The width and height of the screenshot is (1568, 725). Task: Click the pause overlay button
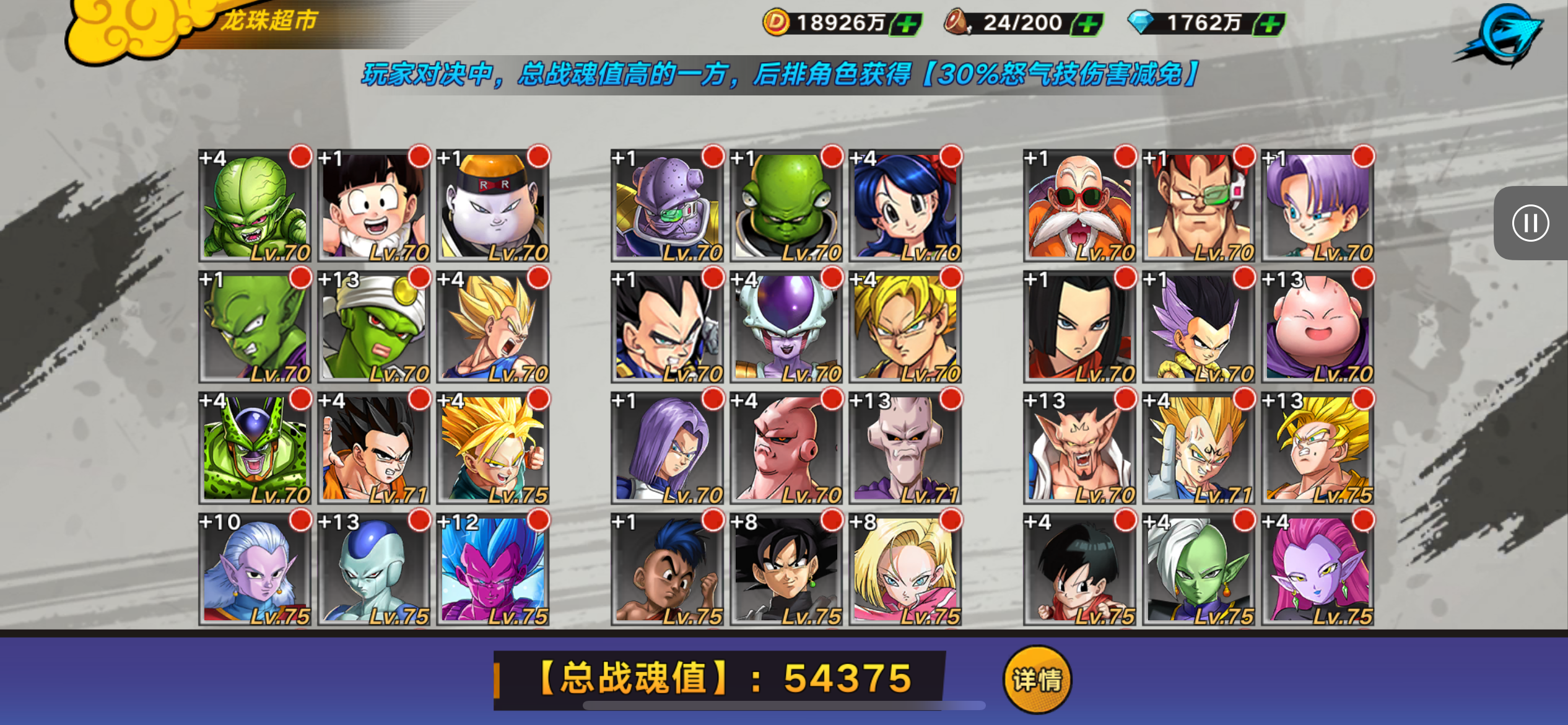tap(1530, 223)
